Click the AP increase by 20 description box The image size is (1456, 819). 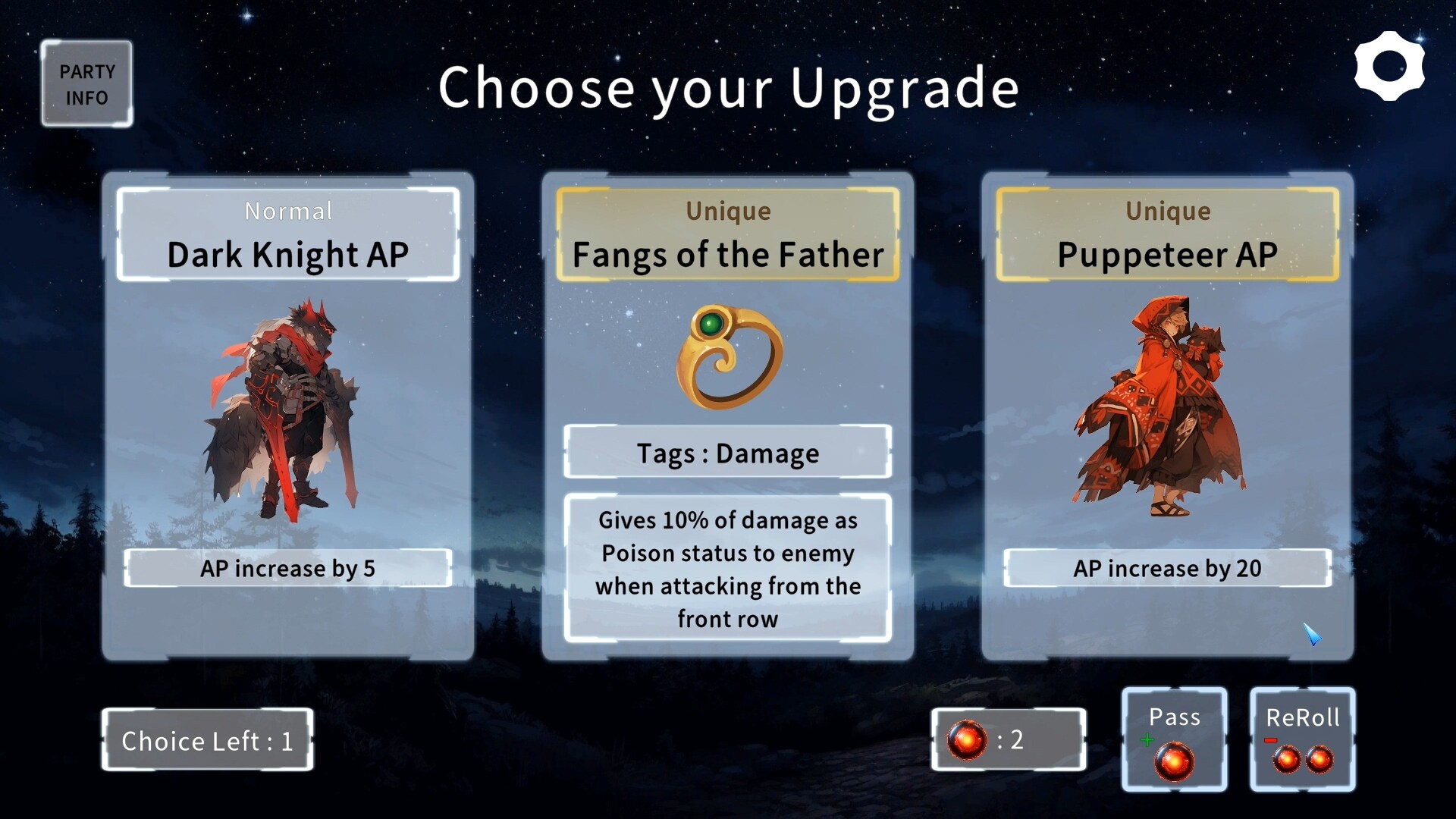click(1166, 568)
